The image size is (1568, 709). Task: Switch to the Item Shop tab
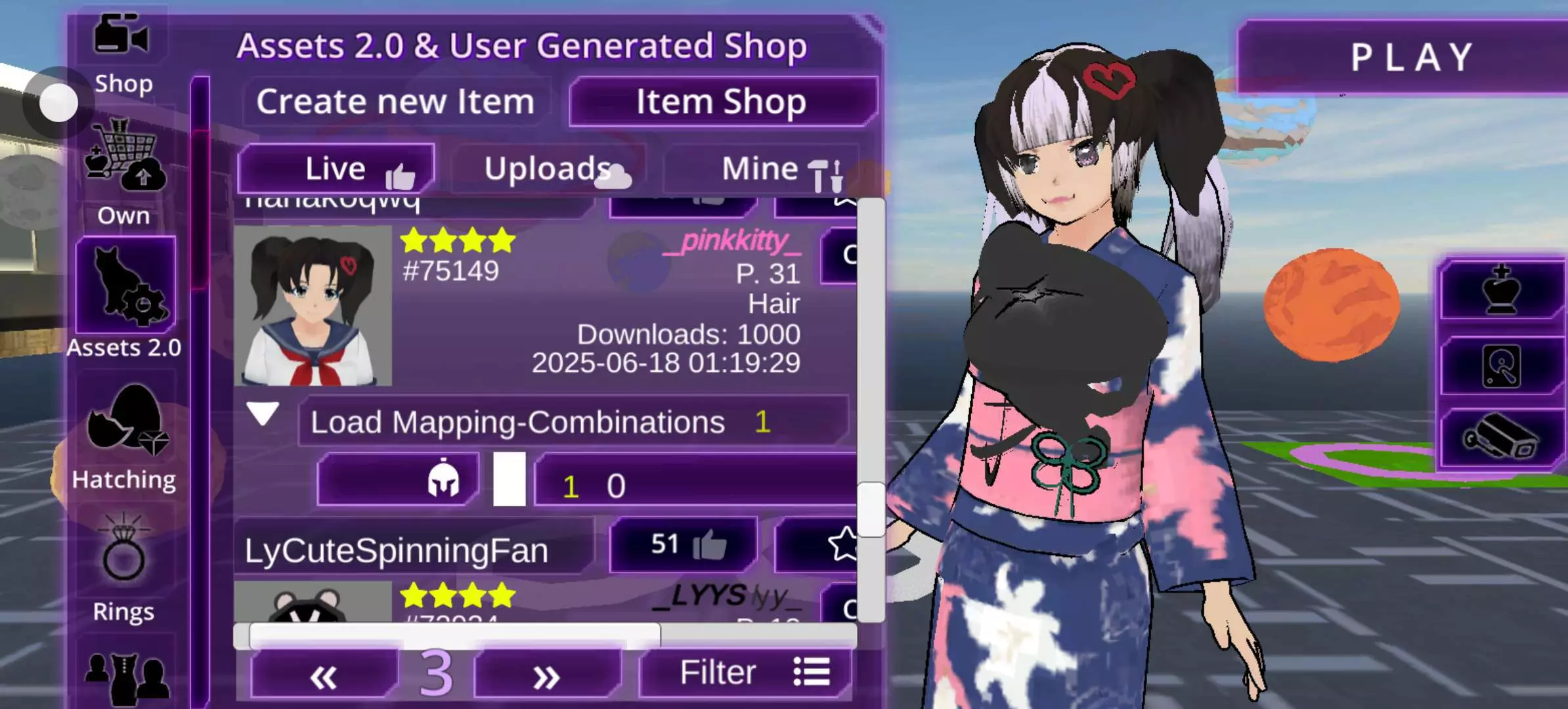pos(722,102)
